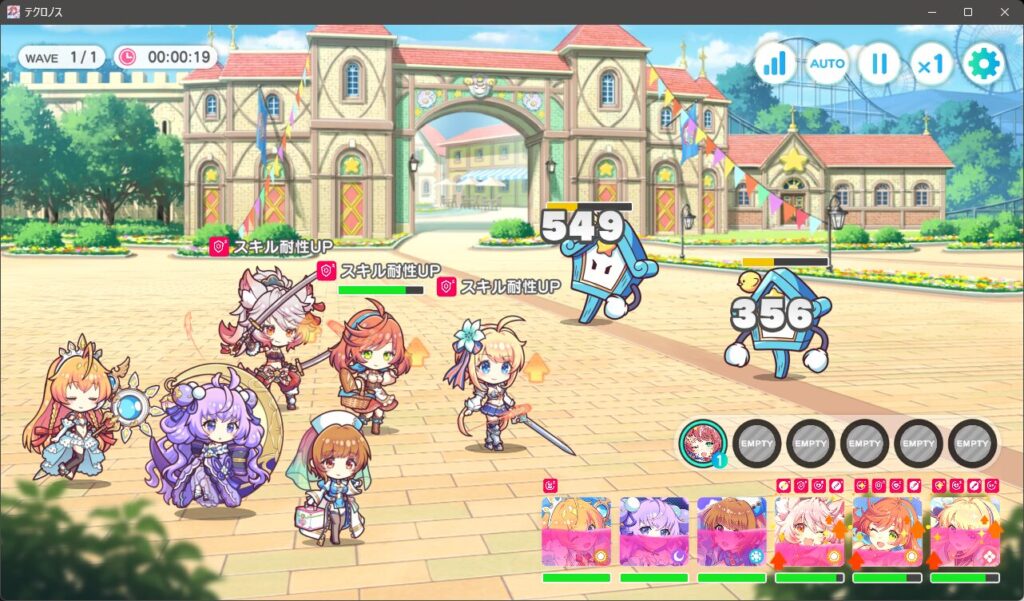Close the テクロノス window
This screenshot has height=601, width=1024.
(1003, 12)
